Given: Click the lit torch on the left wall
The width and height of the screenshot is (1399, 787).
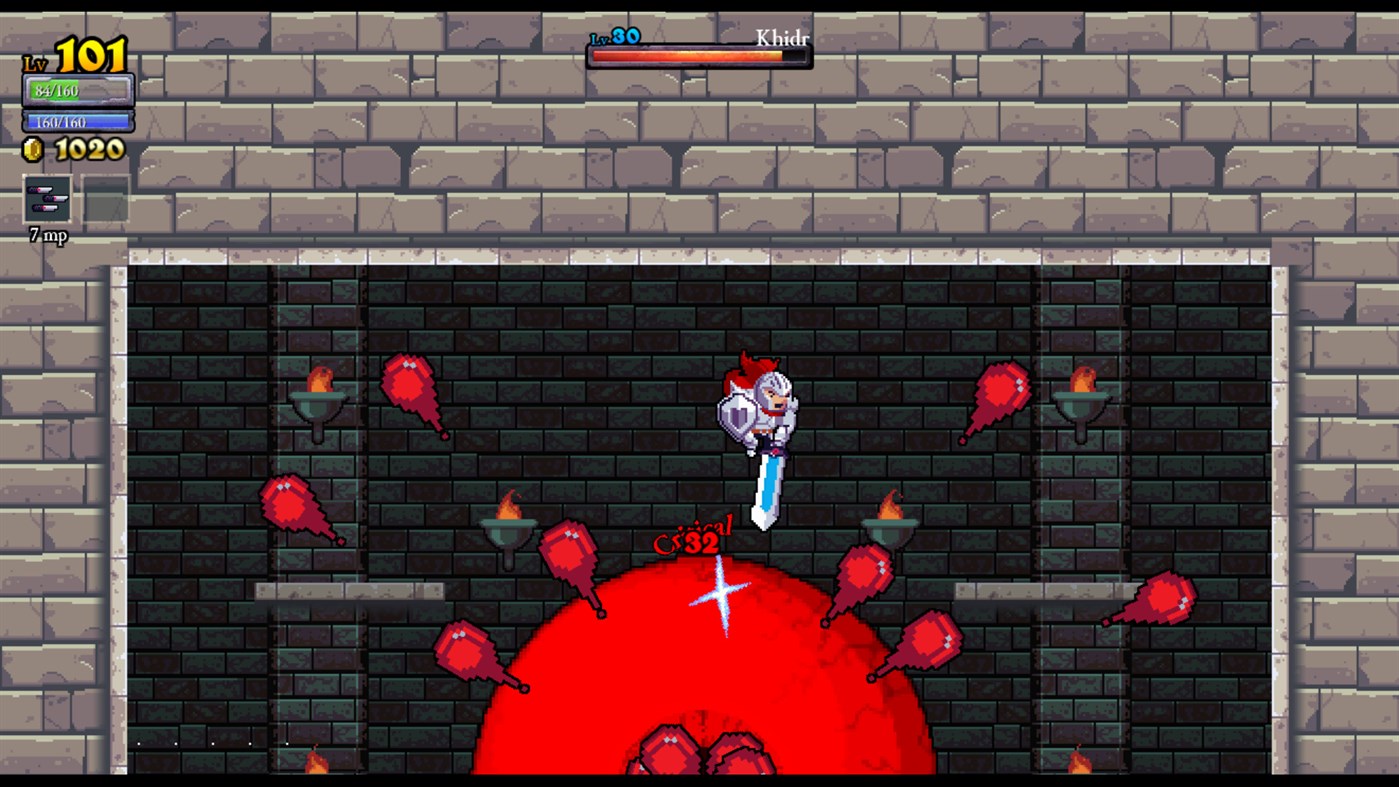Looking at the screenshot, I should point(320,400).
